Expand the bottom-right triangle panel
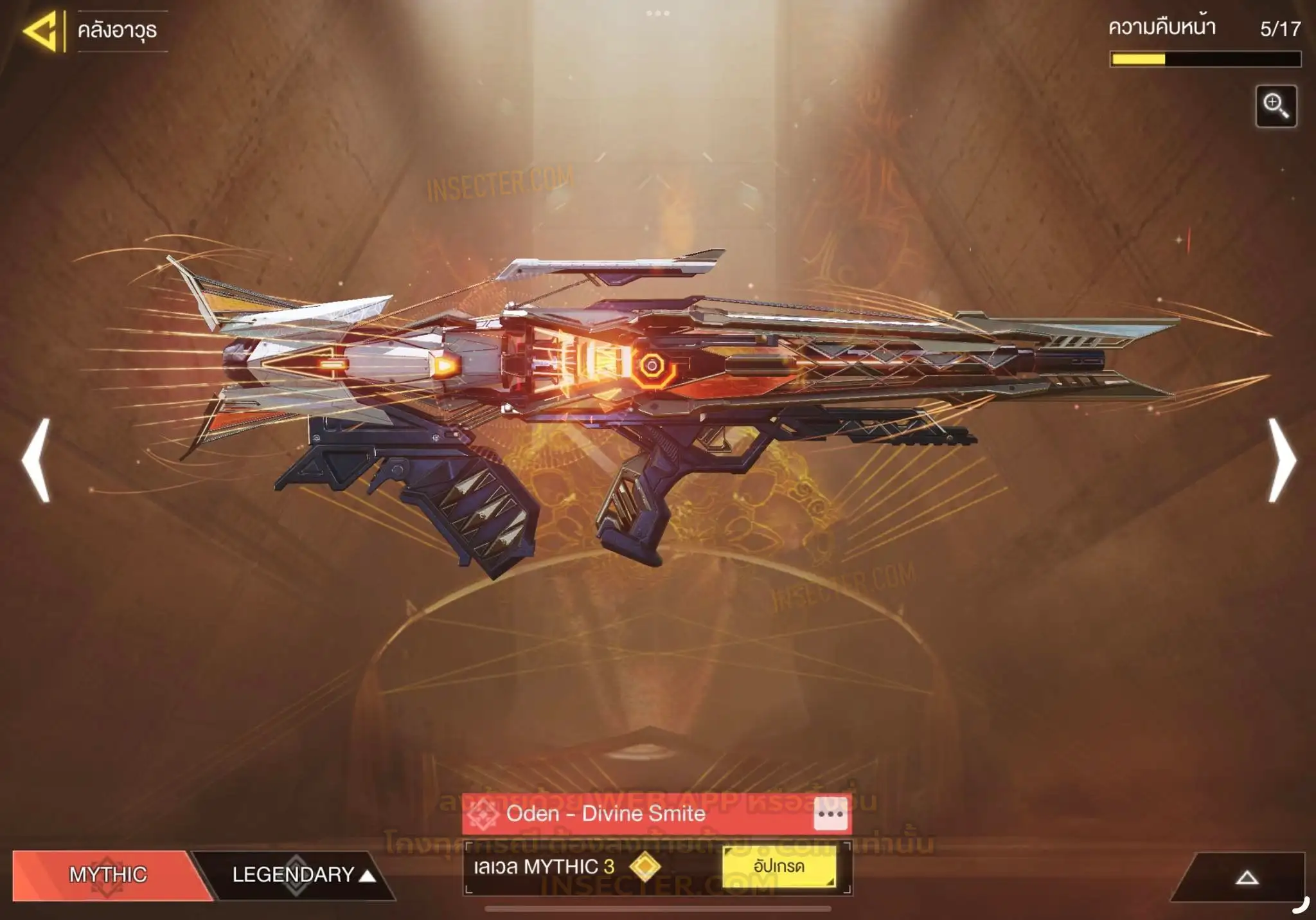This screenshot has height=920, width=1316. 1247,878
